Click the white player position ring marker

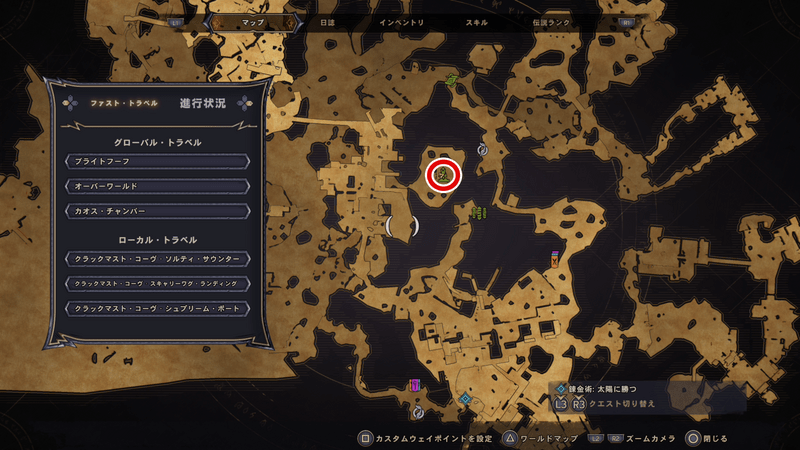pyautogui.click(x=401, y=226)
